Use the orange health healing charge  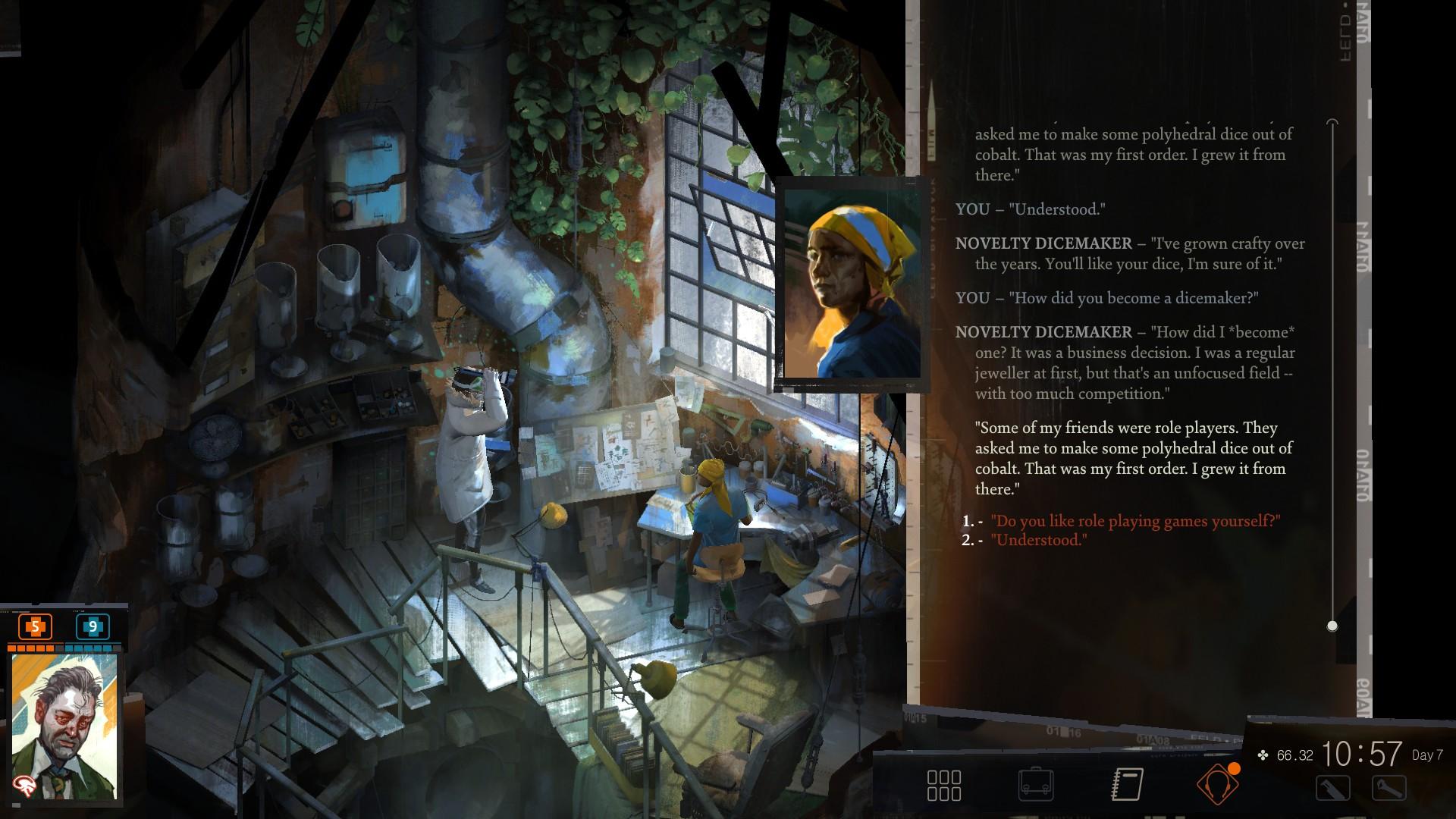pos(35,627)
